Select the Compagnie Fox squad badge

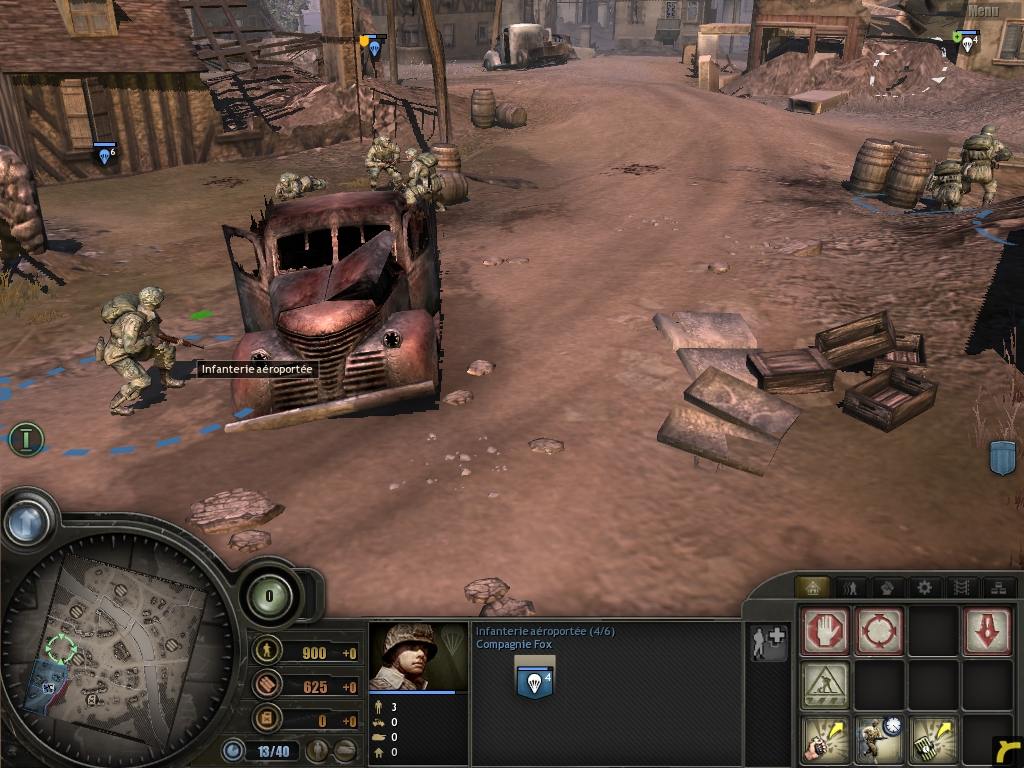pyautogui.click(x=534, y=679)
